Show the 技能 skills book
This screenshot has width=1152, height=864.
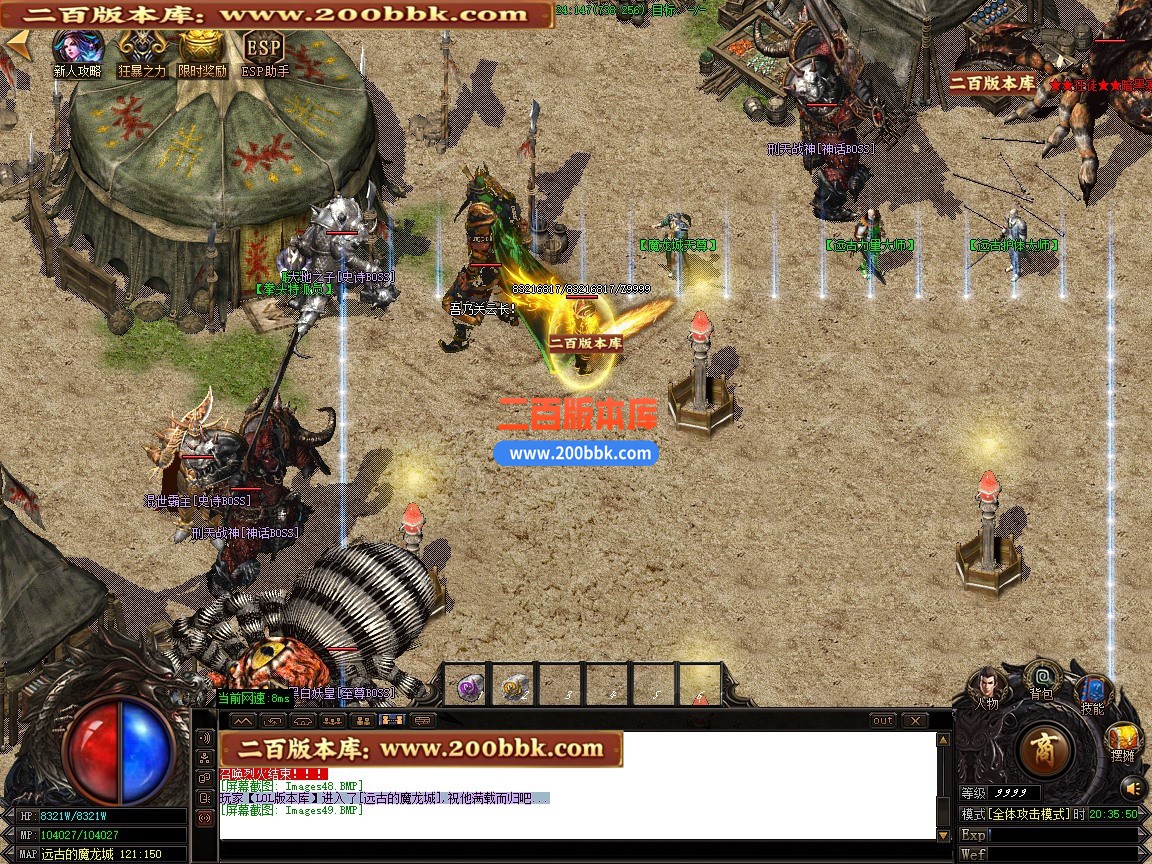[x=1092, y=692]
